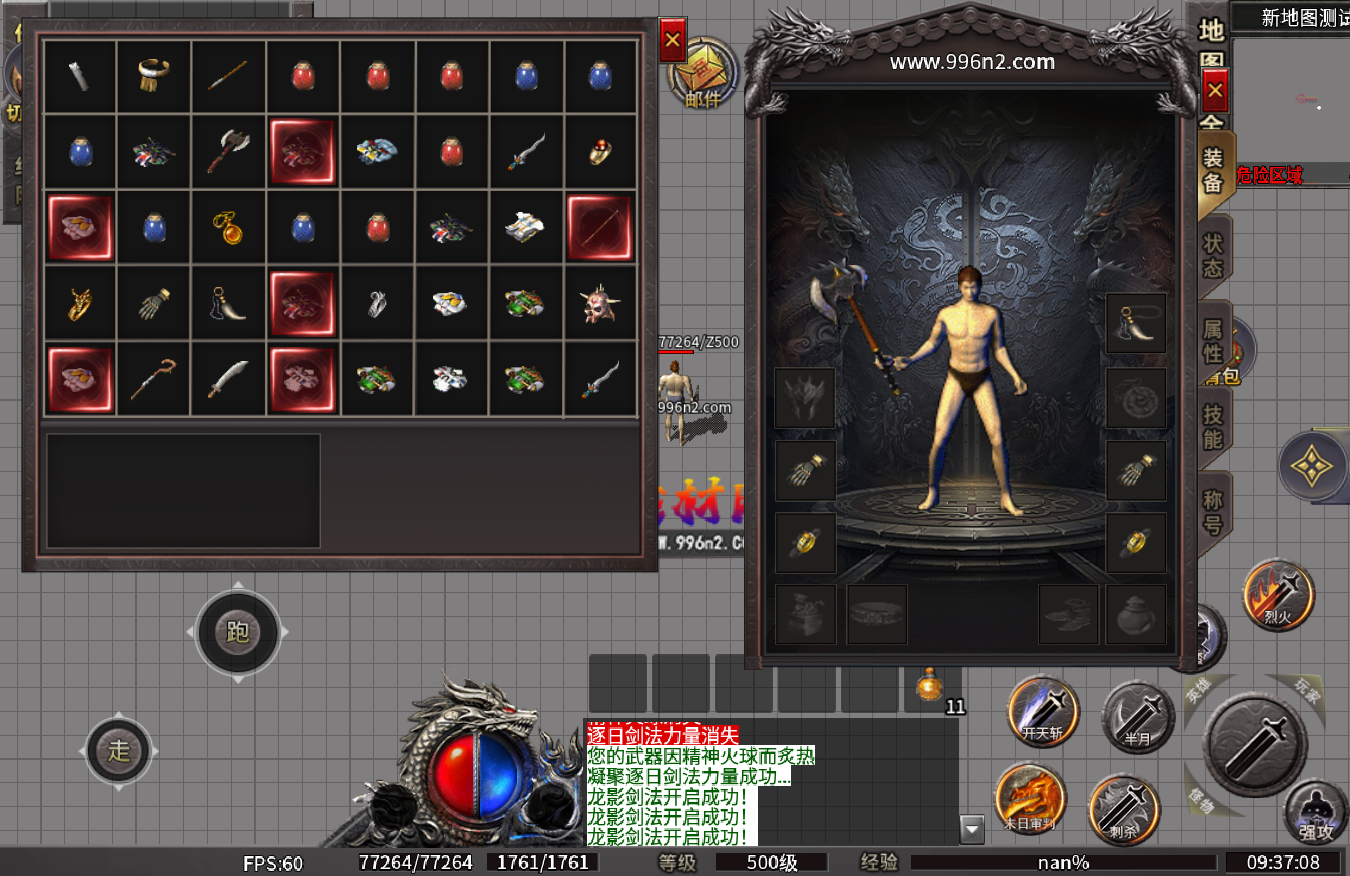Screen dimensions: 1350x876
Task: Use the 开天斩 skill
Action: (x=1043, y=712)
